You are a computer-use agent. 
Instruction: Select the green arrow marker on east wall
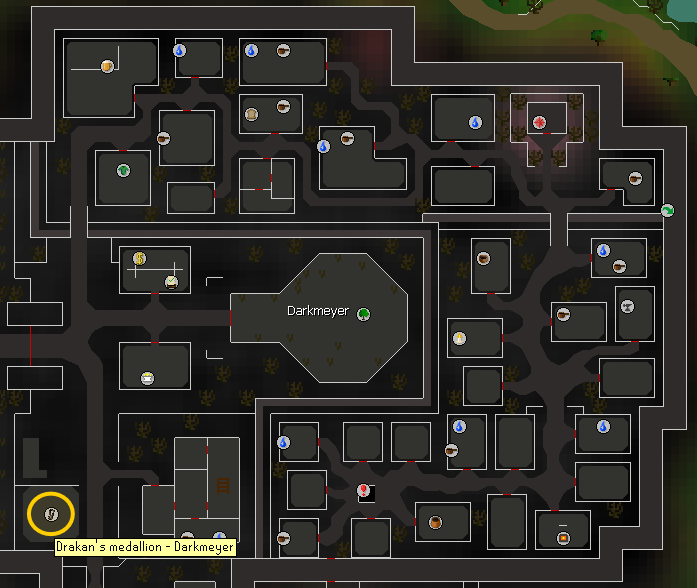click(667, 210)
